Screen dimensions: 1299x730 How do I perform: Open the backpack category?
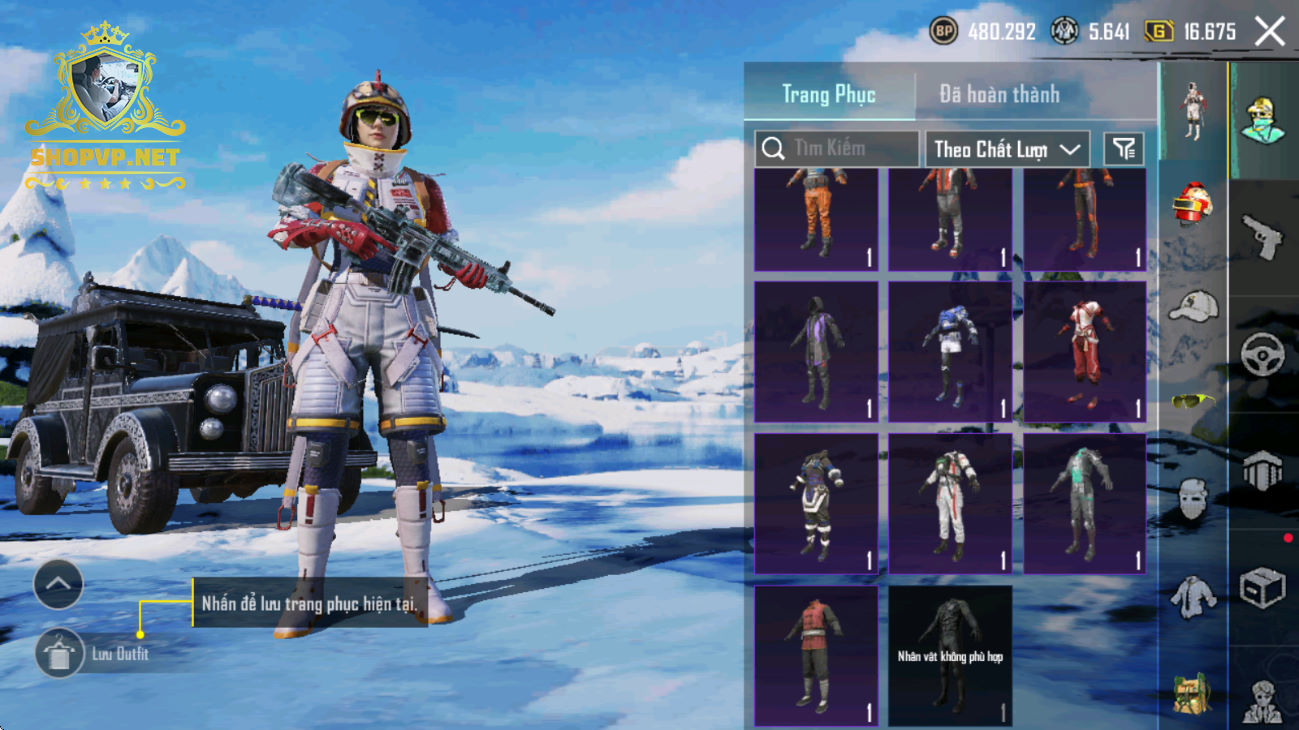click(1193, 693)
